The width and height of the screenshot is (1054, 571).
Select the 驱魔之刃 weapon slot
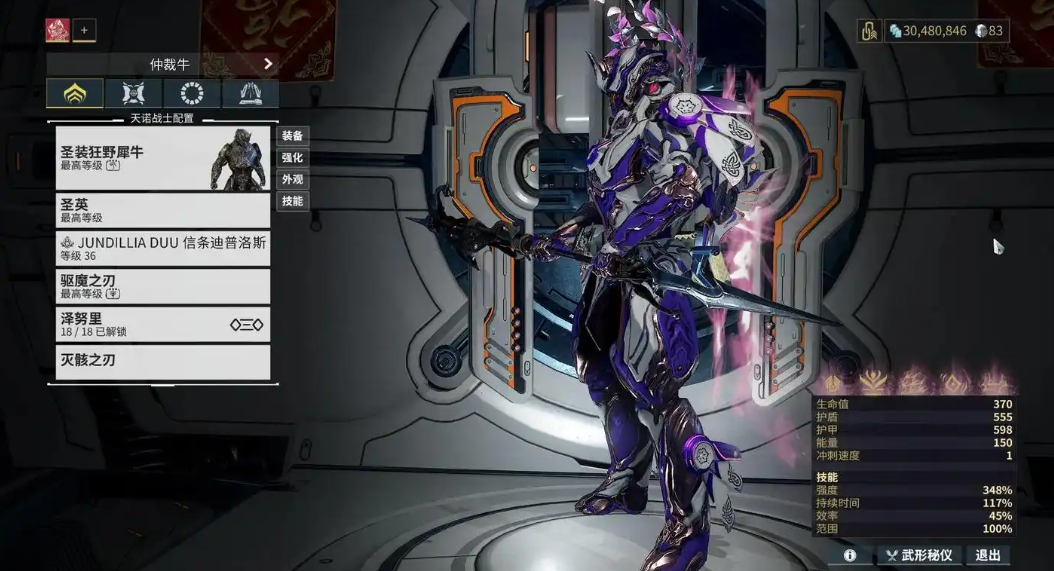point(163,286)
